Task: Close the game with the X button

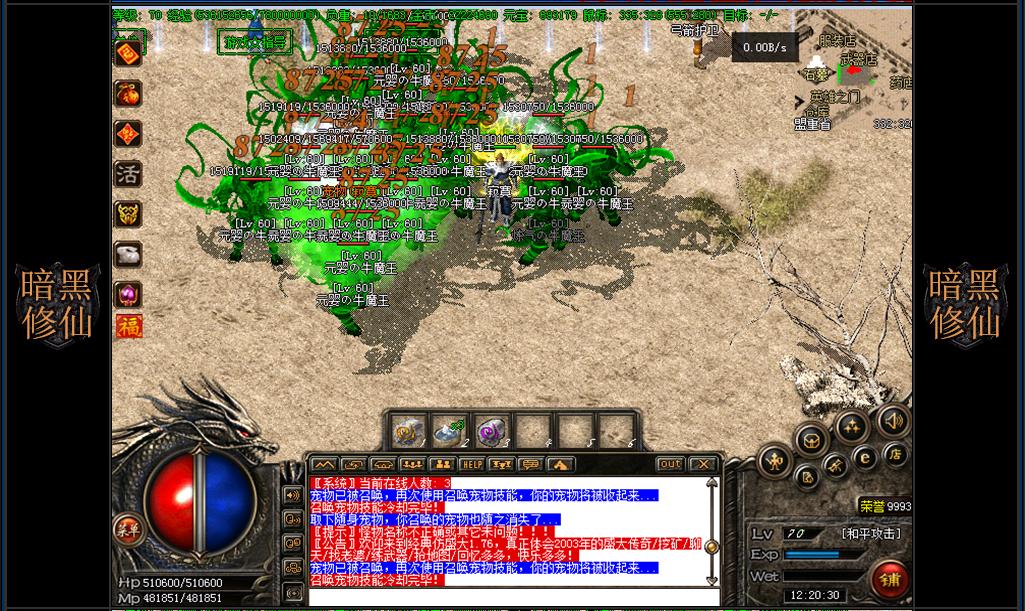Action: point(703,465)
